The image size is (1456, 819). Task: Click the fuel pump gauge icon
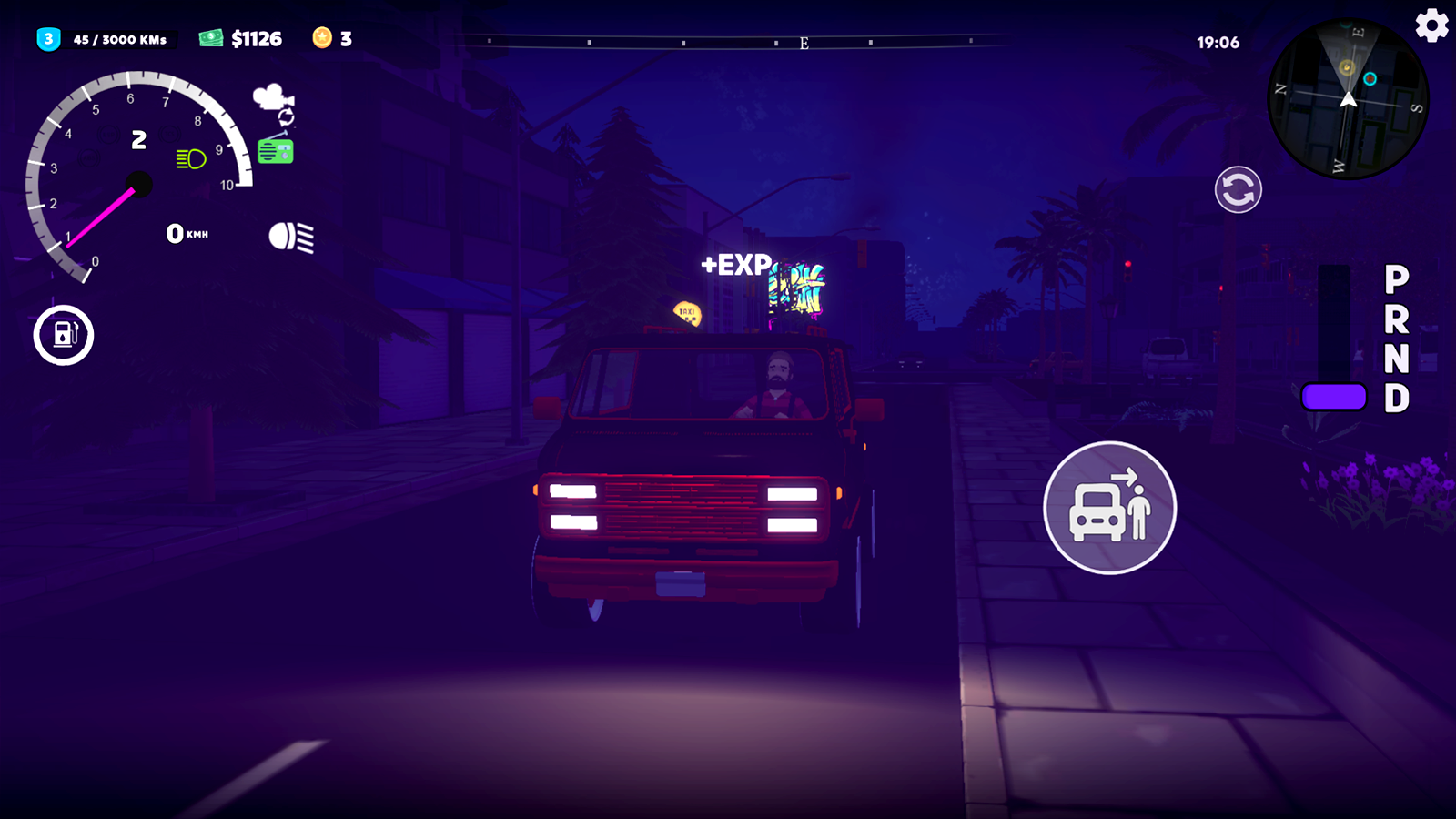[63, 335]
